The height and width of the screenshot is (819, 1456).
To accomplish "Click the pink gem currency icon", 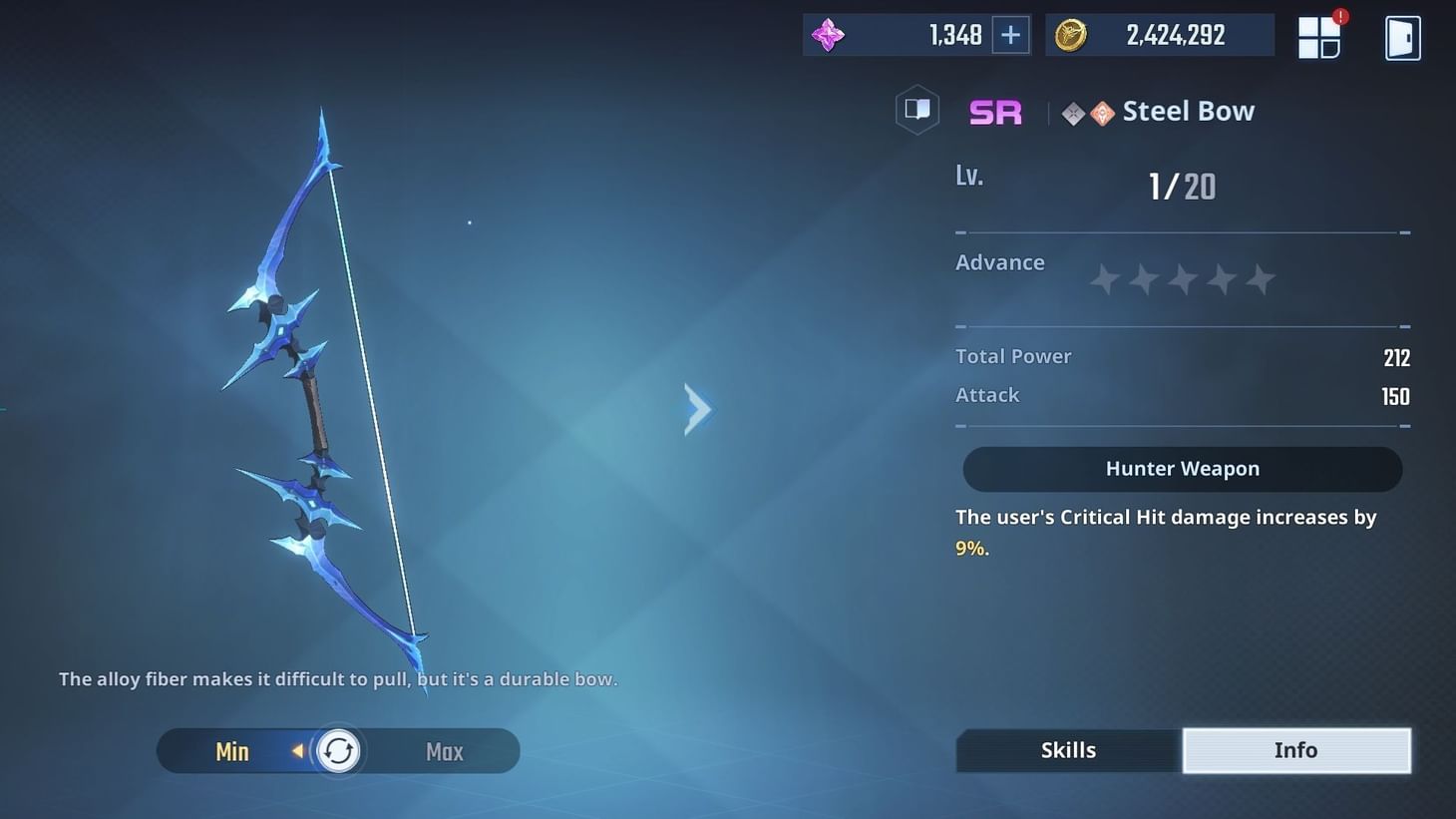I will point(829,34).
